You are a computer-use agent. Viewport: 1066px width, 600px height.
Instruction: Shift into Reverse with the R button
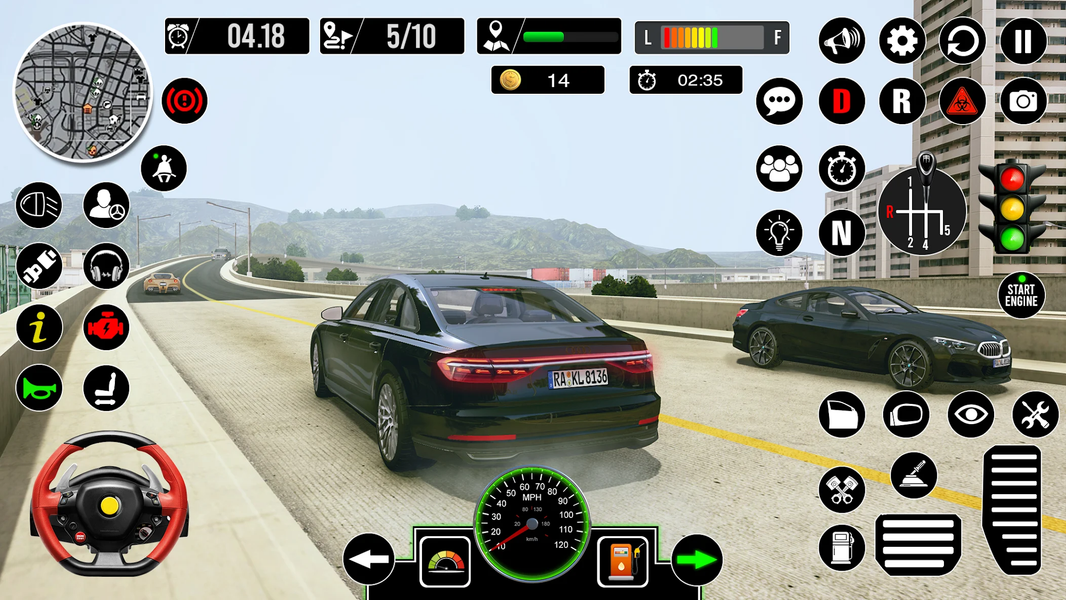pyautogui.click(x=902, y=100)
